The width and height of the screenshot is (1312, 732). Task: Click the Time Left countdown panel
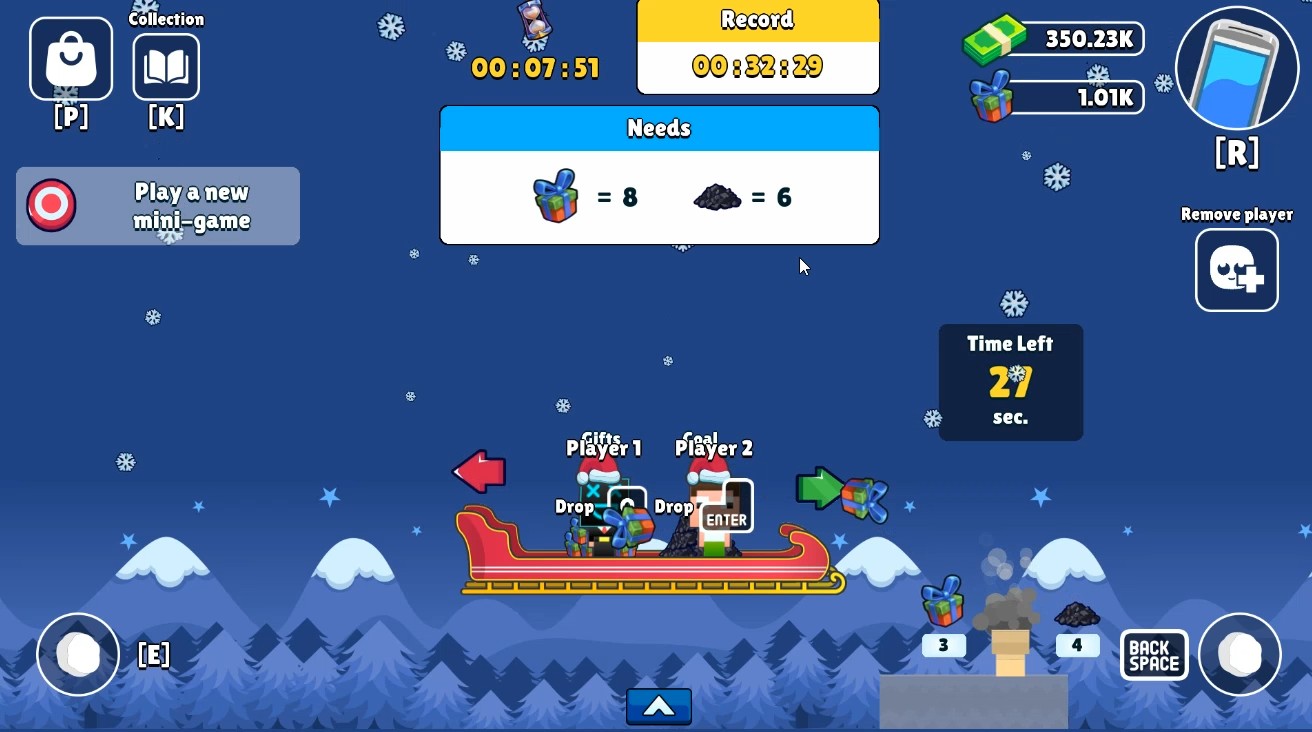click(x=1010, y=381)
